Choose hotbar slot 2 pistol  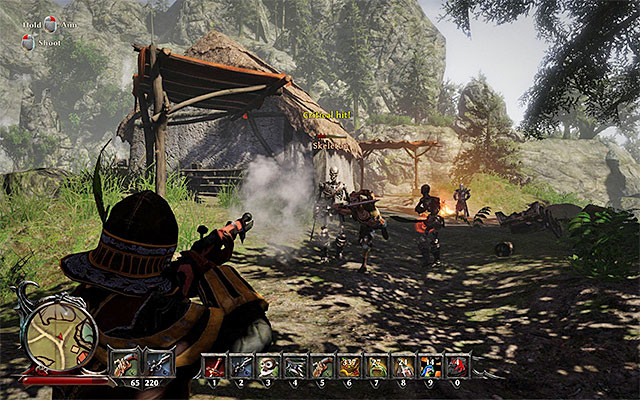pyautogui.click(x=241, y=366)
